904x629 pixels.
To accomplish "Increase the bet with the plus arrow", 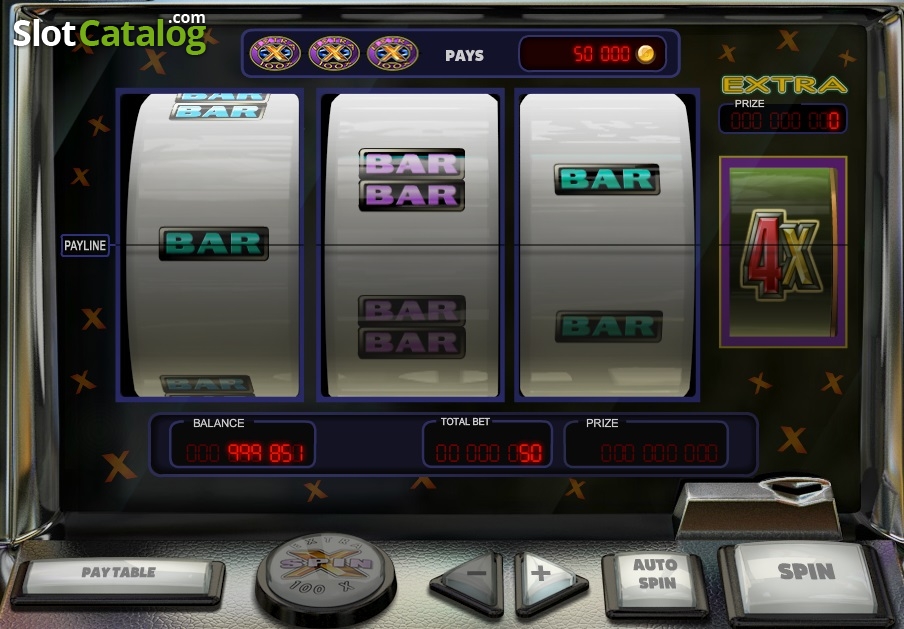I will point(545,576).
